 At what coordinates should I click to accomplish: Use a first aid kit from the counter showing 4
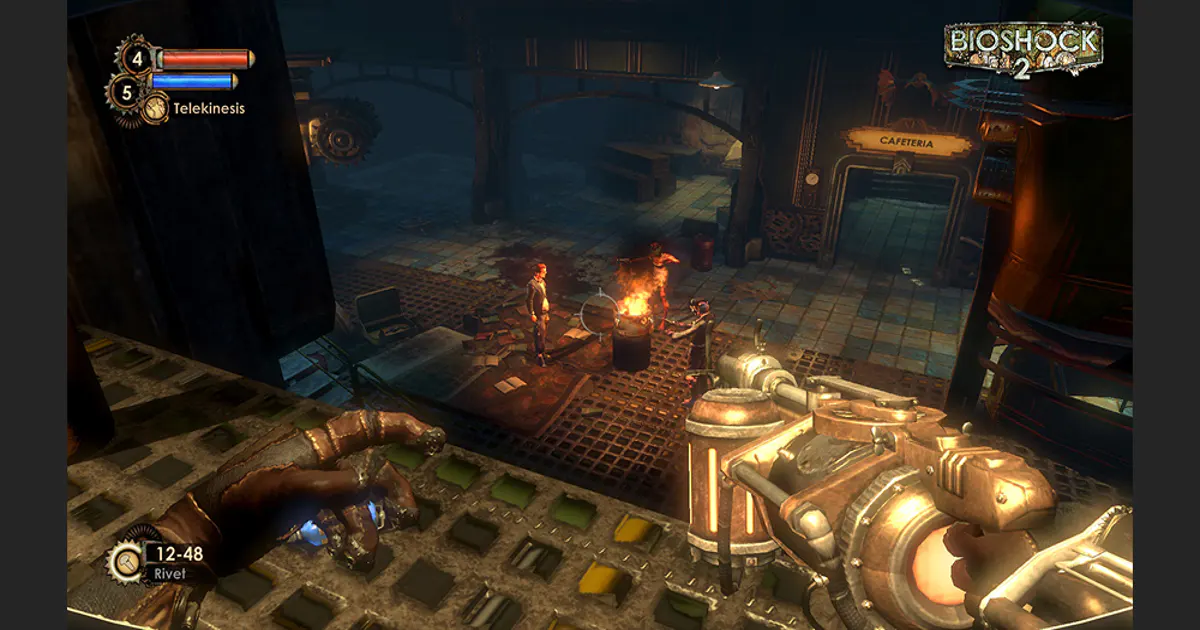(136, 56)
